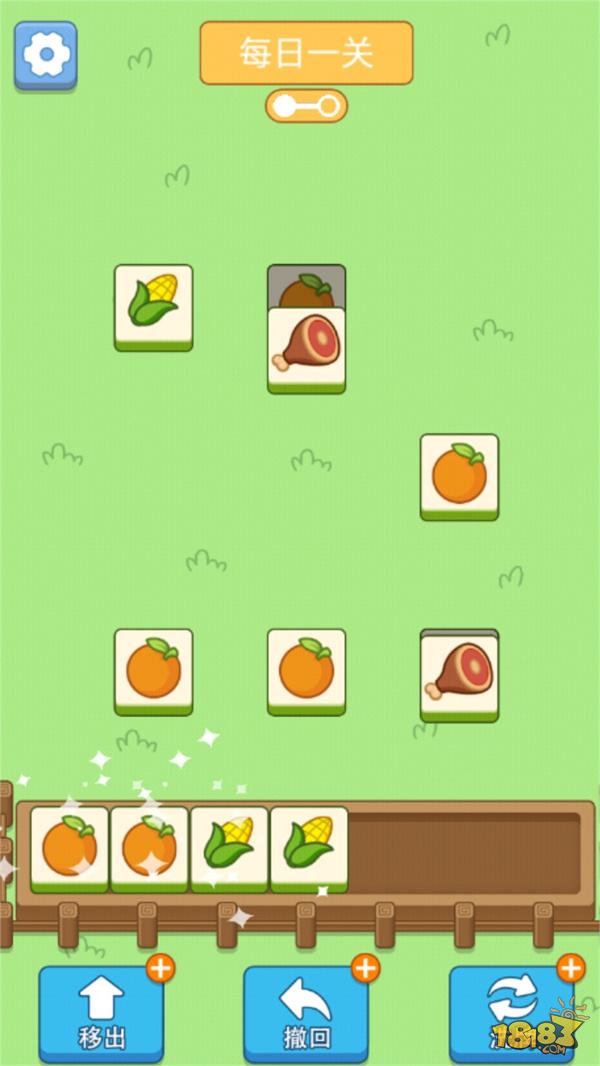Open the settings gear menu
This screenshot has width=600, height=1066.
[x=45, y=55]
